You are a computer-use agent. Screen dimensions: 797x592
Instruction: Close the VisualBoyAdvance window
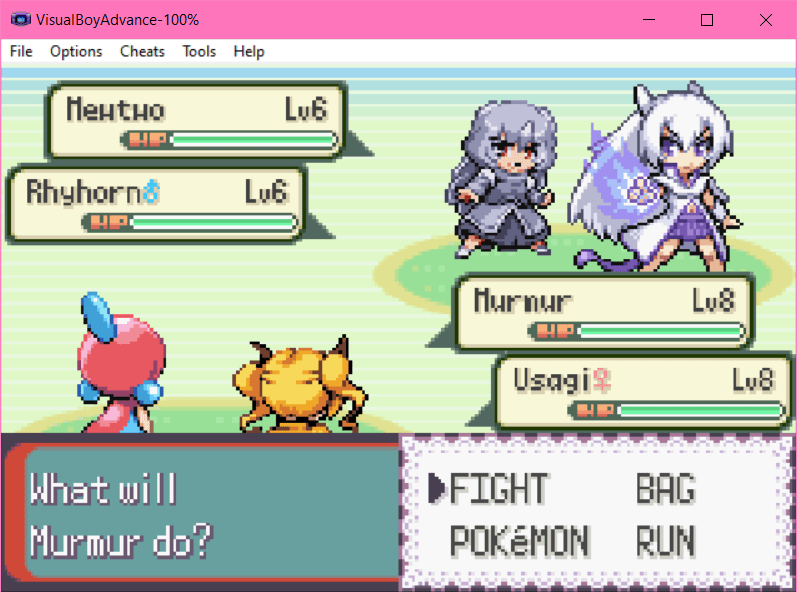[765, 20]
